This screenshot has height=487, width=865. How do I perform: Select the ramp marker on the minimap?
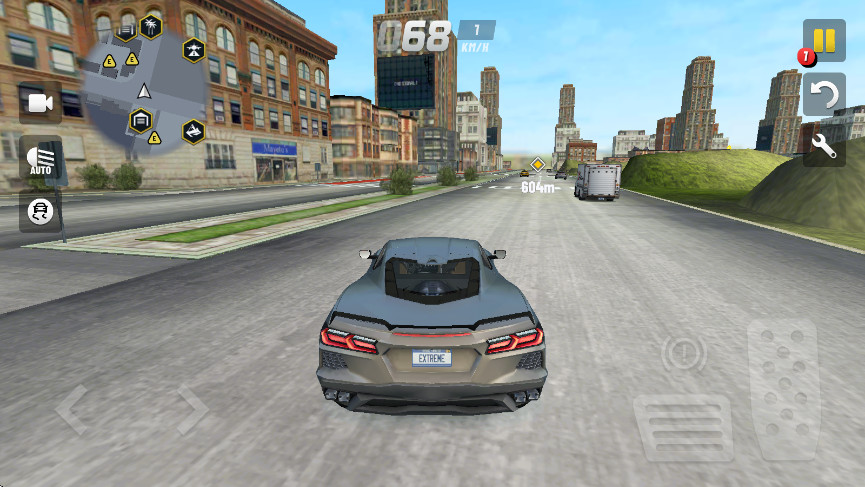[194, 130]
